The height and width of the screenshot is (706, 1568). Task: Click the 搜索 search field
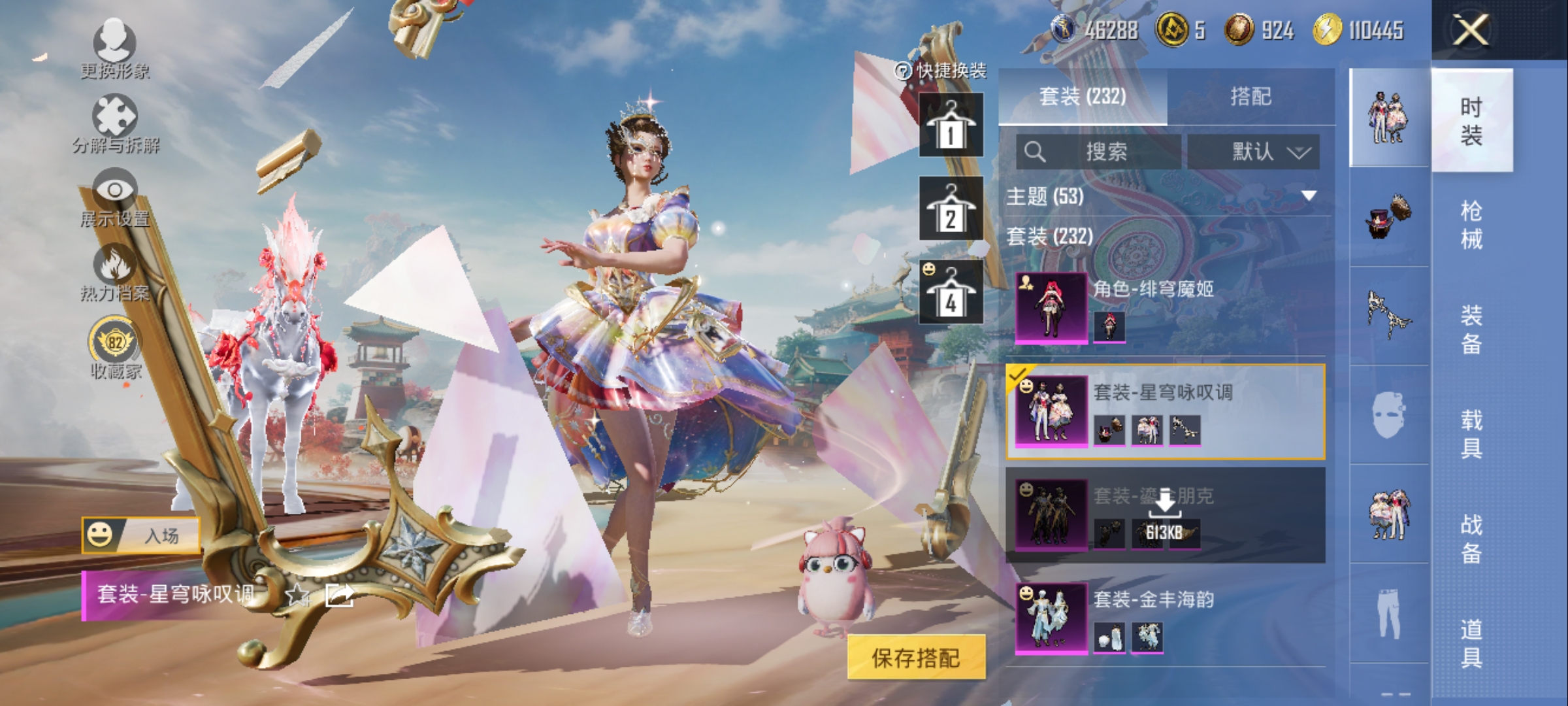(x=1099, y=152)
